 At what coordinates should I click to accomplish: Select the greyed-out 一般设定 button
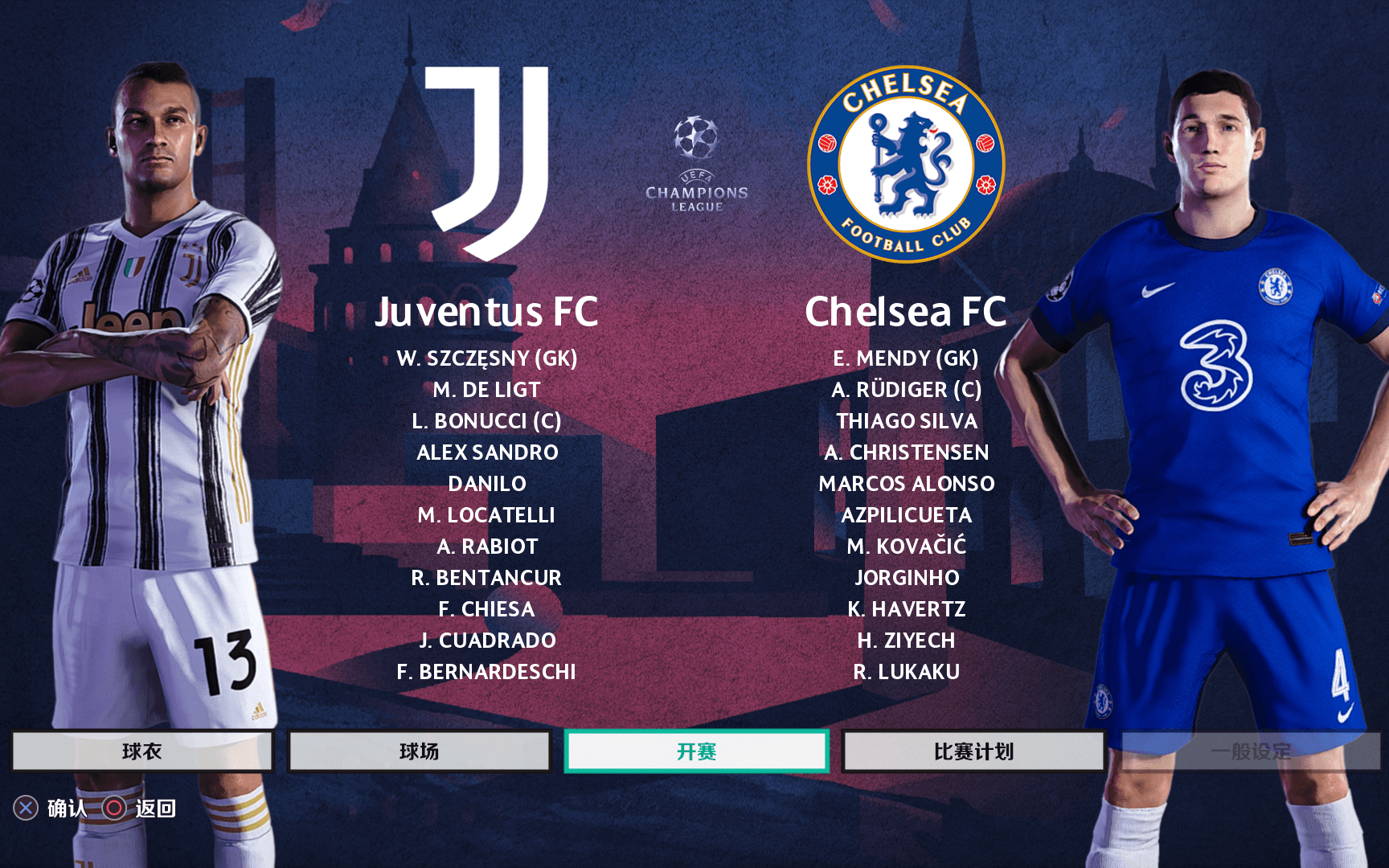coord(1251,751)
